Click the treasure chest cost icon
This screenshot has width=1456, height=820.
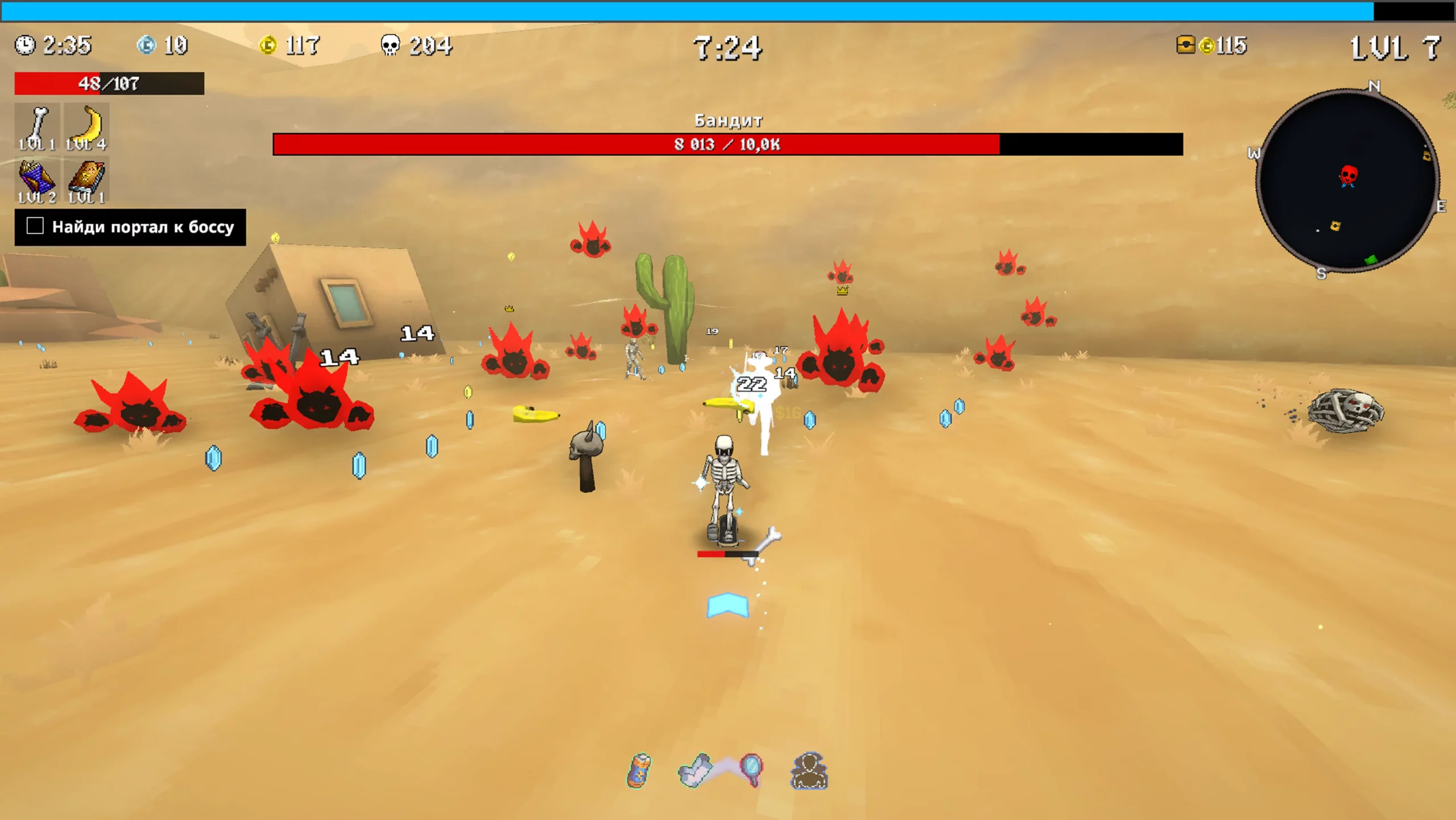pos(1185,45)
